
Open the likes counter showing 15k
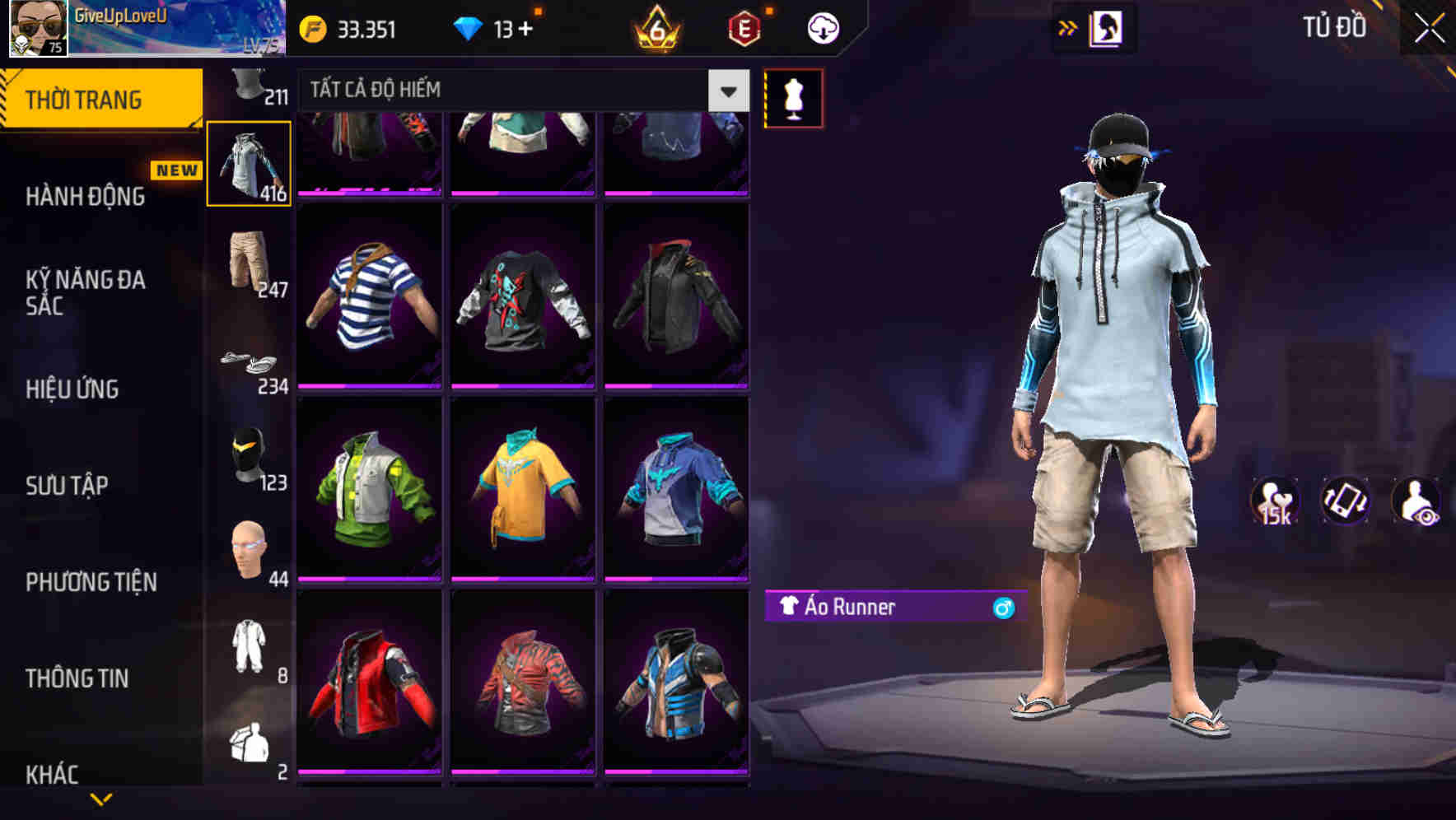click(1276, 501)
